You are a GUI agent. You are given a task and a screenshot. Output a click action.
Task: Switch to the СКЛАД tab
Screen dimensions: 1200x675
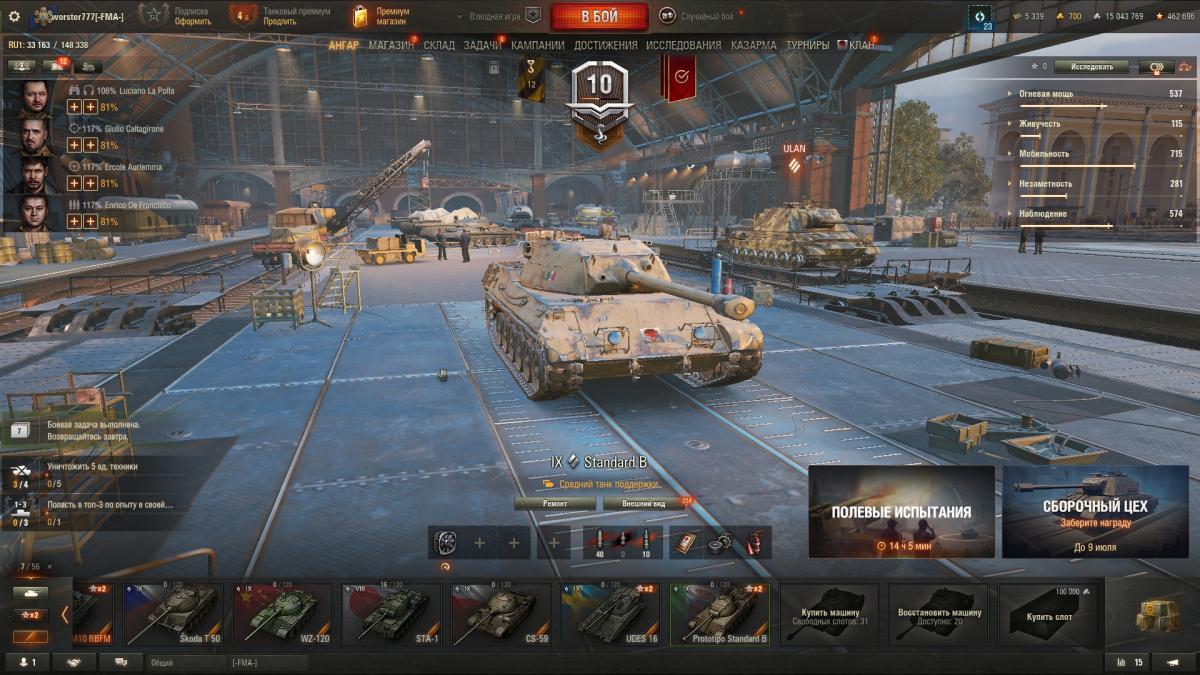439,45
